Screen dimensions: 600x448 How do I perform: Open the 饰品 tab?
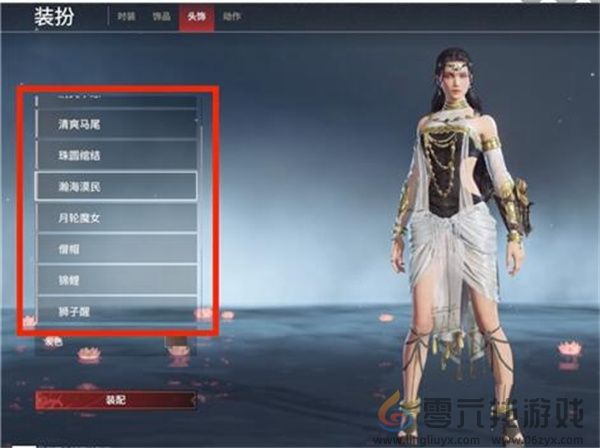[x=161, y=18]
